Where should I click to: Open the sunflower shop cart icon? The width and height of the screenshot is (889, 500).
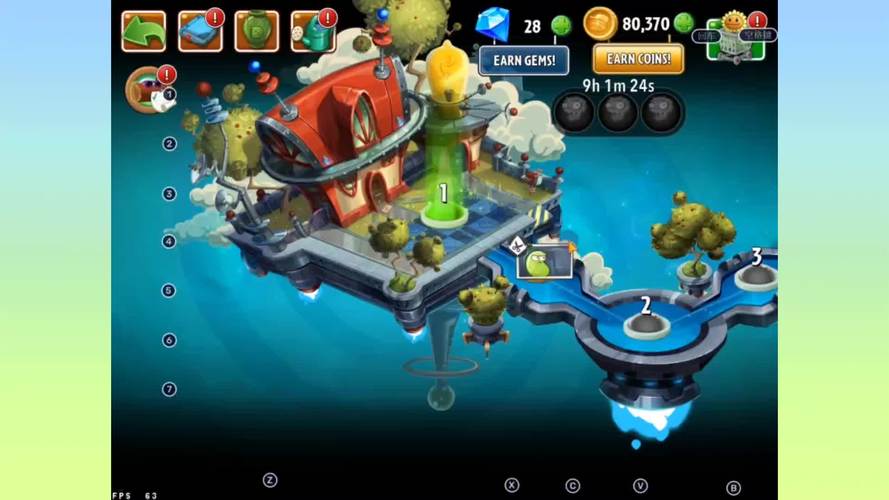735,38
